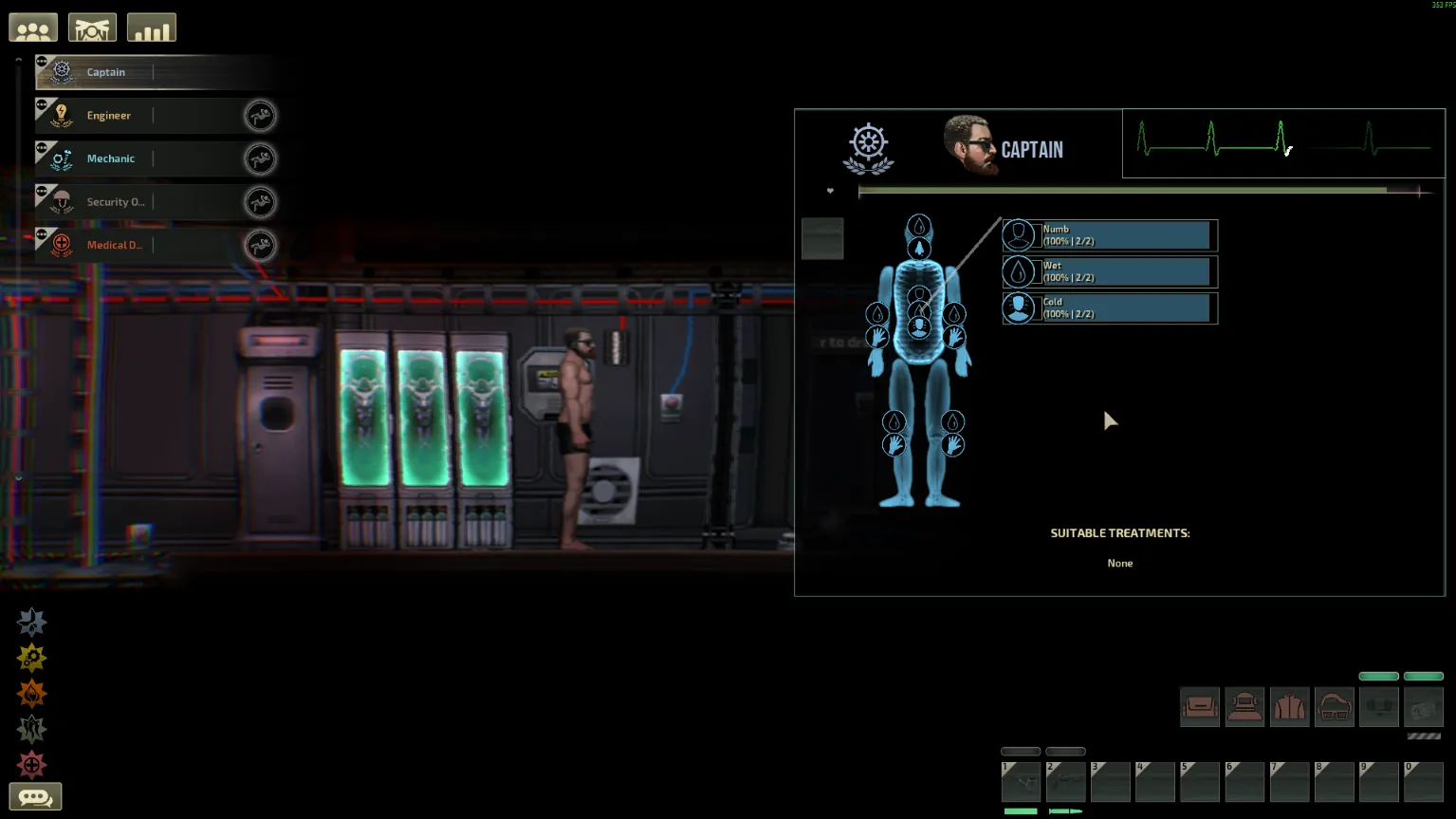Request medical help with the red cross icon
This screenshot has height=819, width=1456.
(x=31, y=765)
